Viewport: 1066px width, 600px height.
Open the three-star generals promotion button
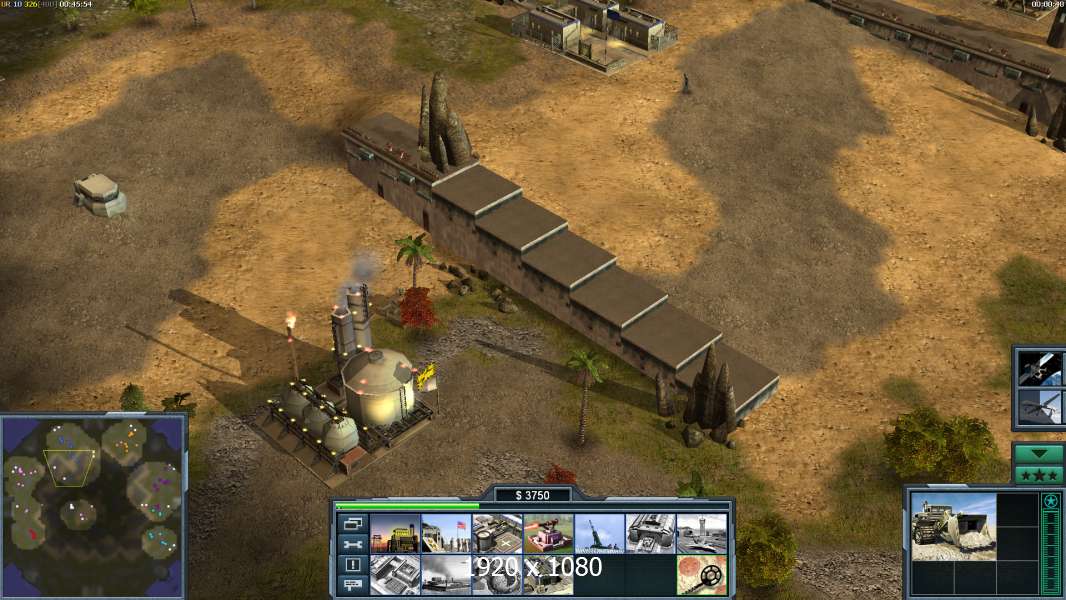[x=1038, y=474]
